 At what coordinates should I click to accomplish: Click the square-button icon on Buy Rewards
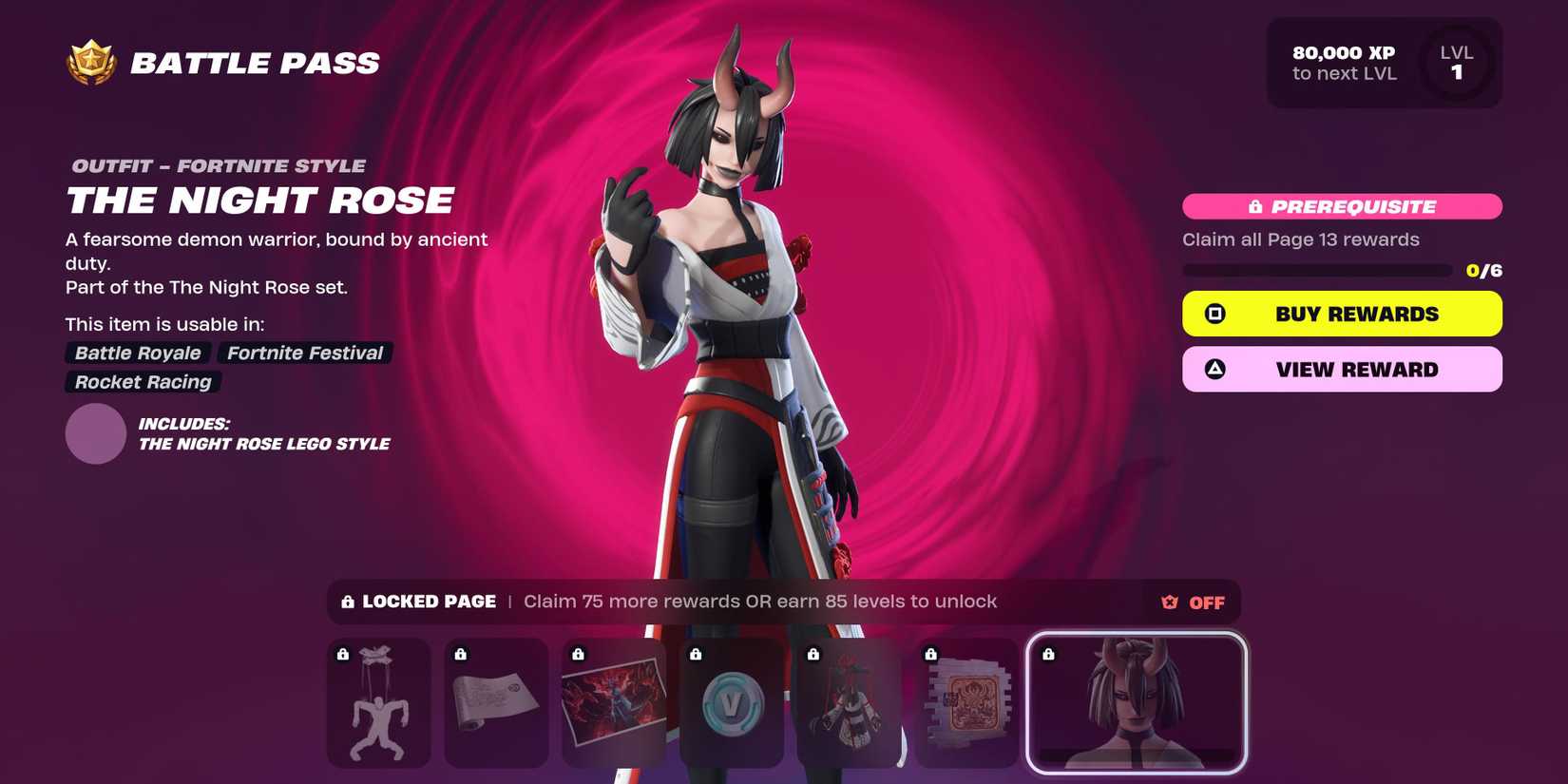[1214, 313]
